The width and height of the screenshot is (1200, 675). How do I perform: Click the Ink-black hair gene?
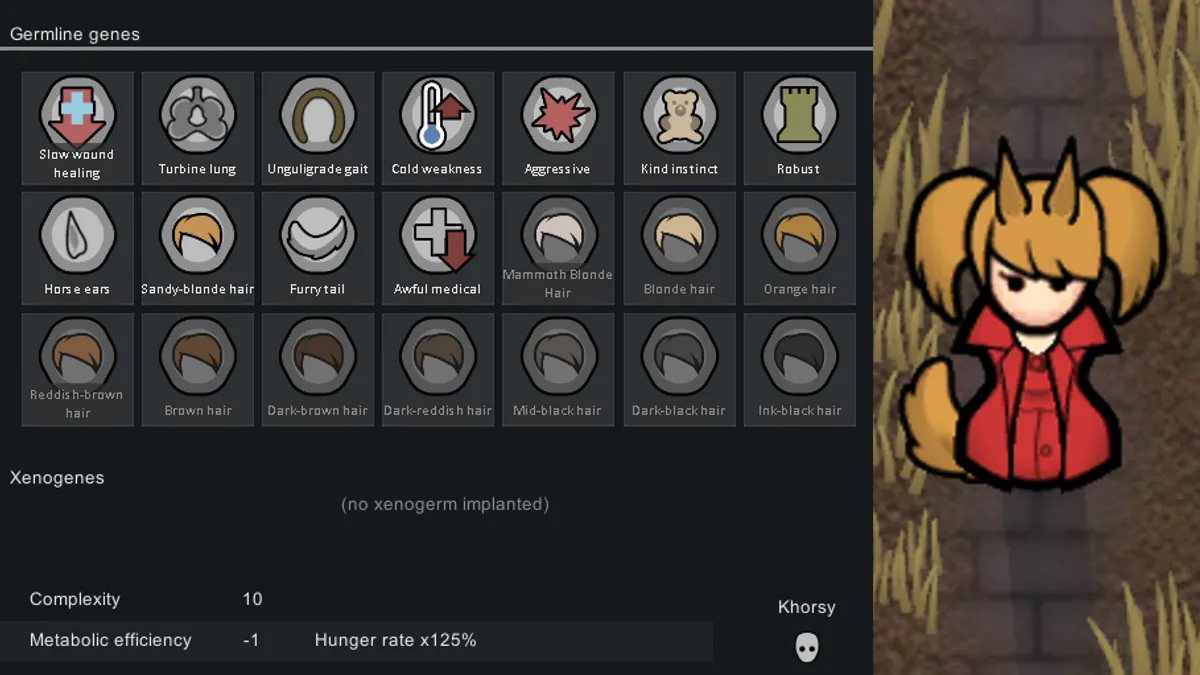(x=799, y=369)
